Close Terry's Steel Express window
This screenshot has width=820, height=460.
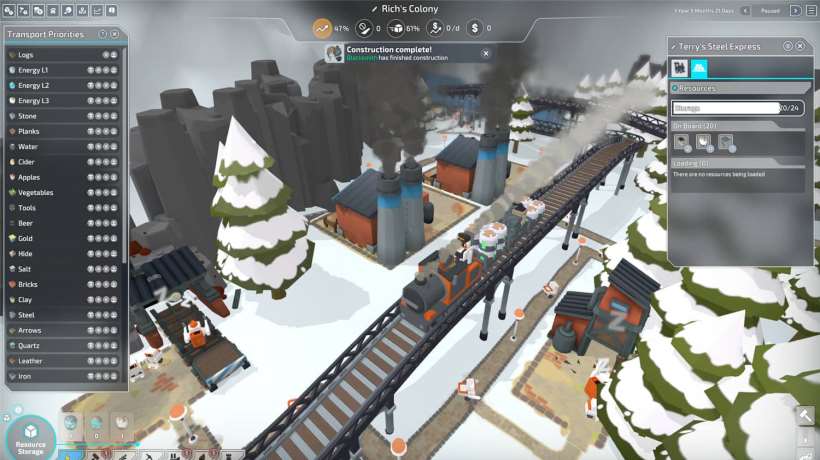coord(801,46)
